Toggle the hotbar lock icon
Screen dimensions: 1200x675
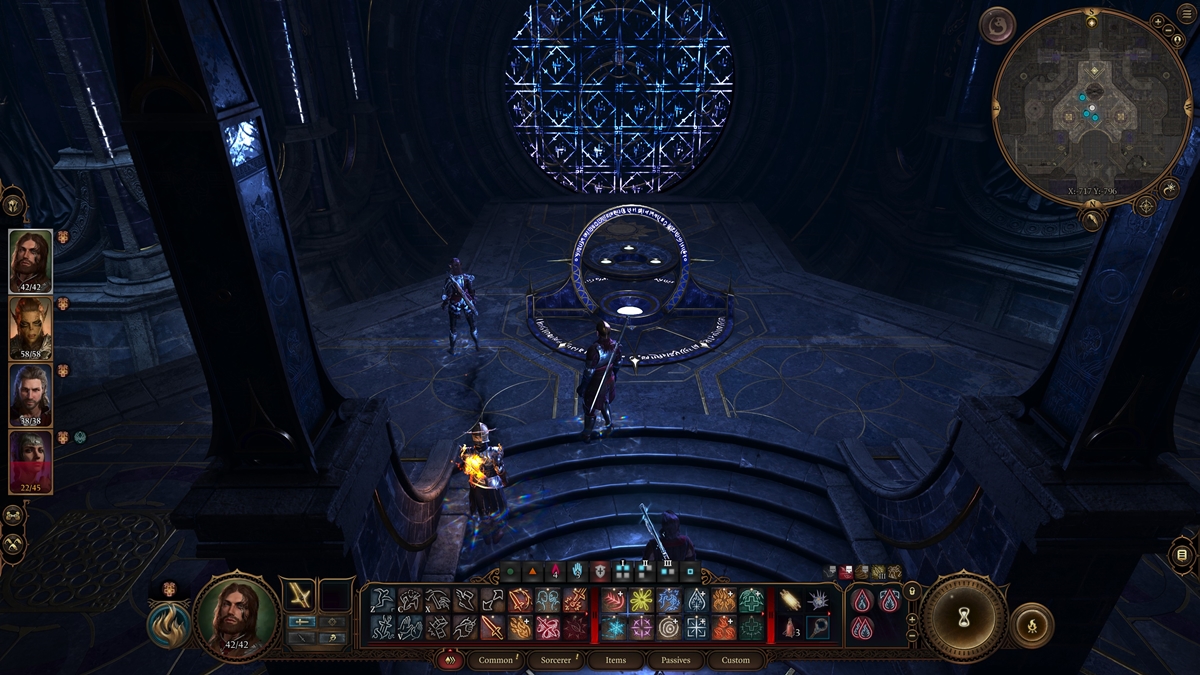click(912, 592)
